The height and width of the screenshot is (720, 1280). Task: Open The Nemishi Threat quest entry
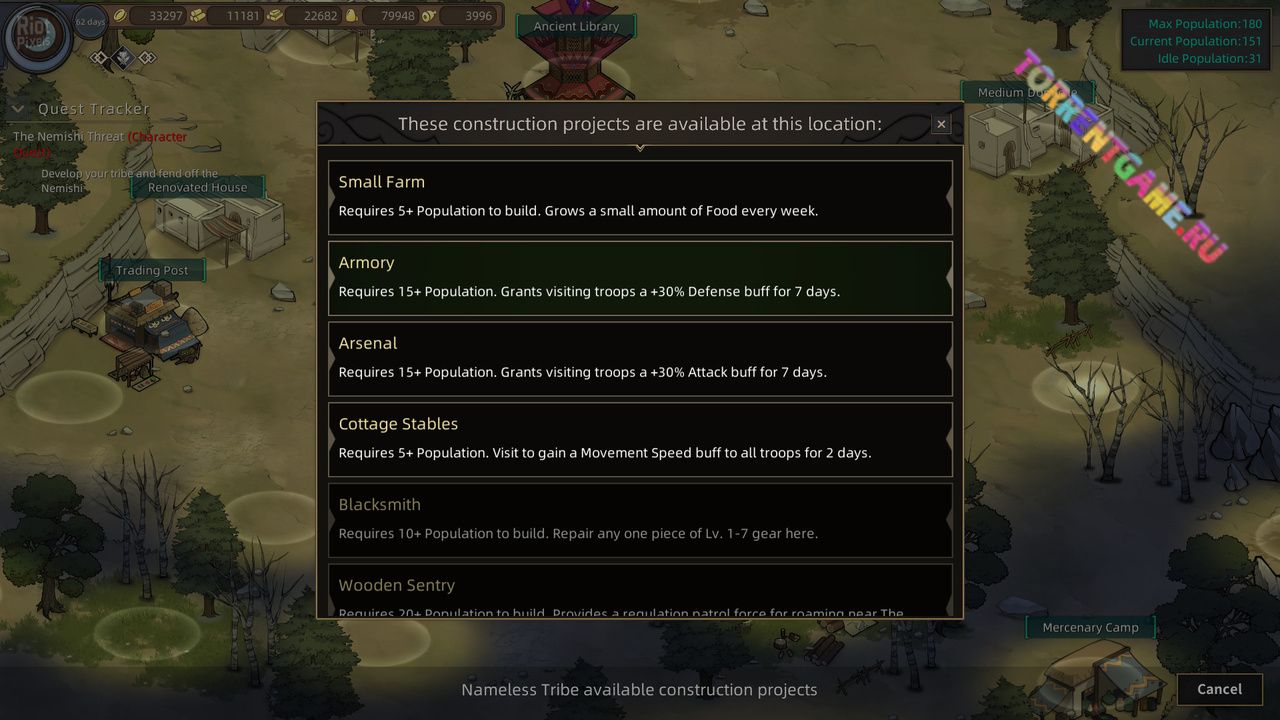point(69,136)
